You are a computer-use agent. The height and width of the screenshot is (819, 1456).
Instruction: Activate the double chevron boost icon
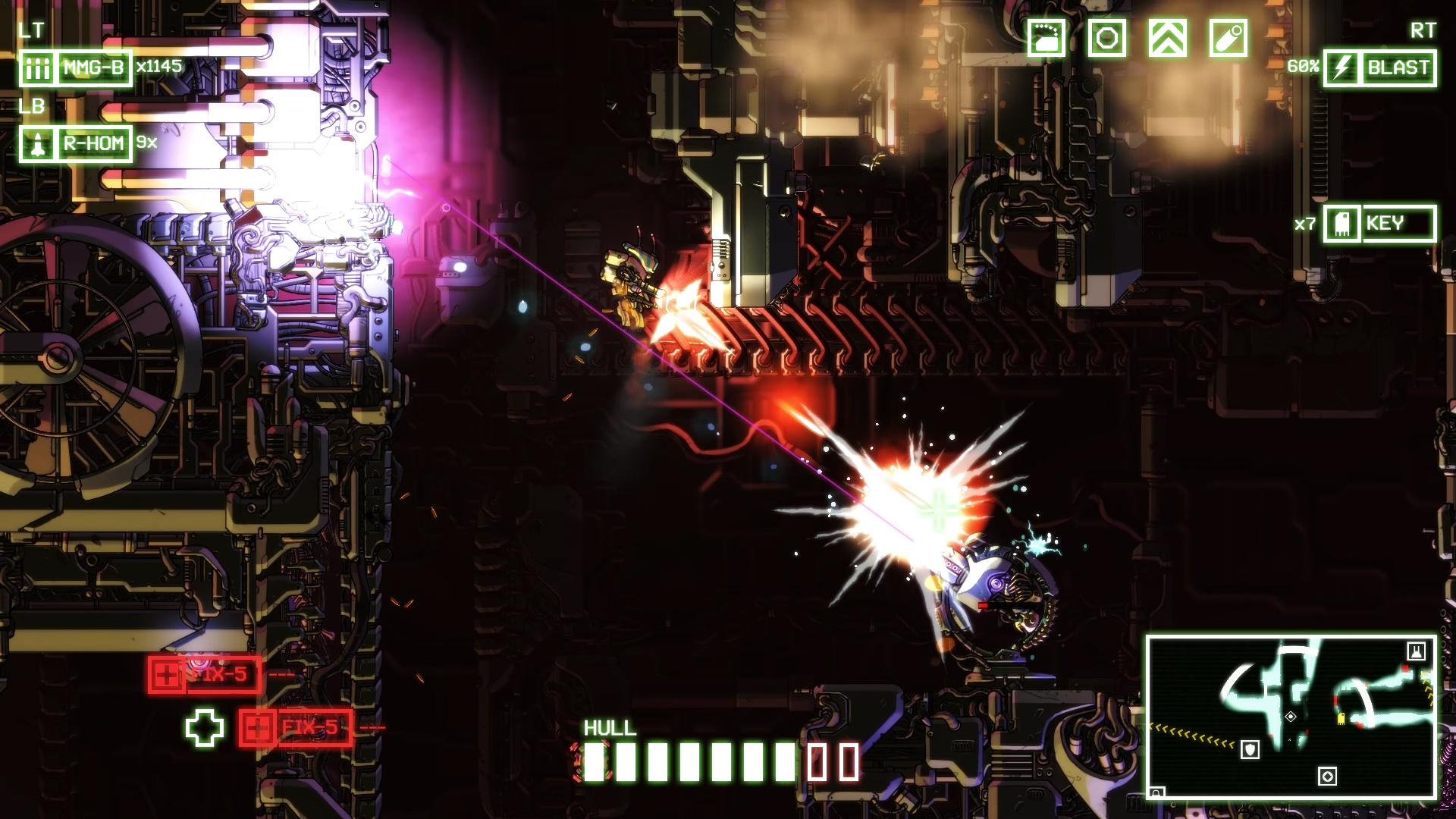1168,38
